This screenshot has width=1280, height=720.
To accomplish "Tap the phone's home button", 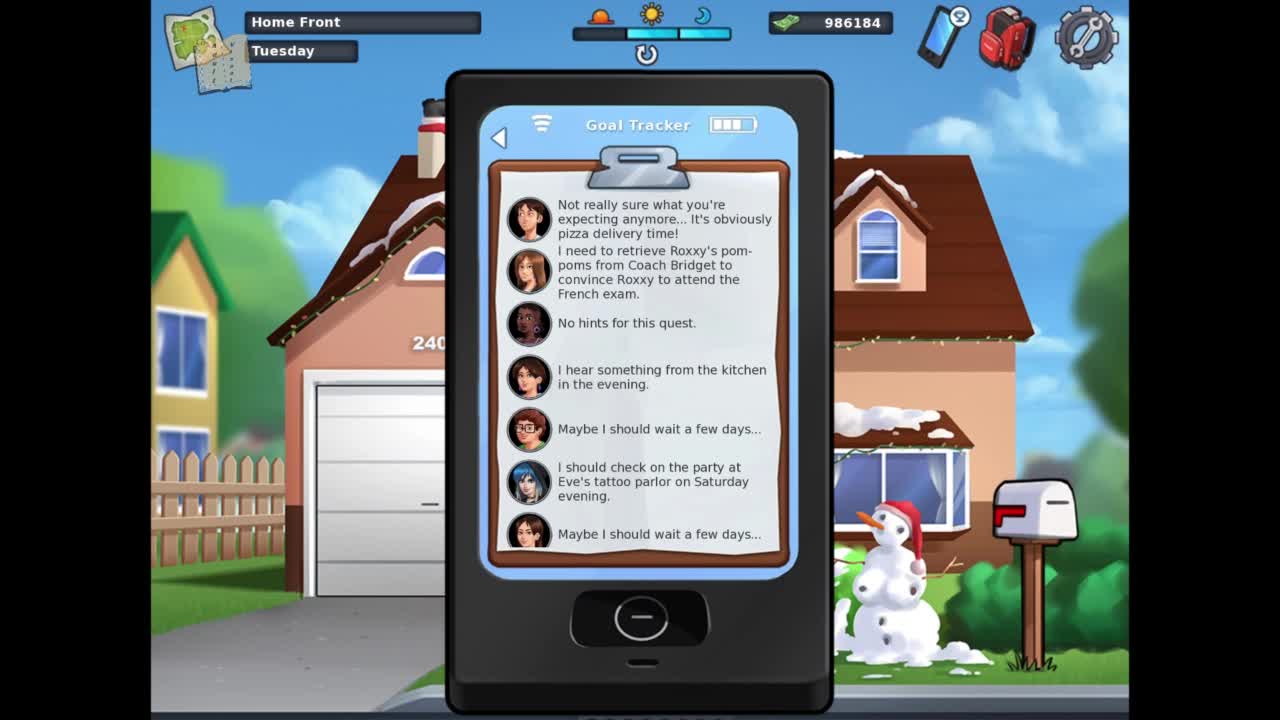I will (x=641, y=619).
